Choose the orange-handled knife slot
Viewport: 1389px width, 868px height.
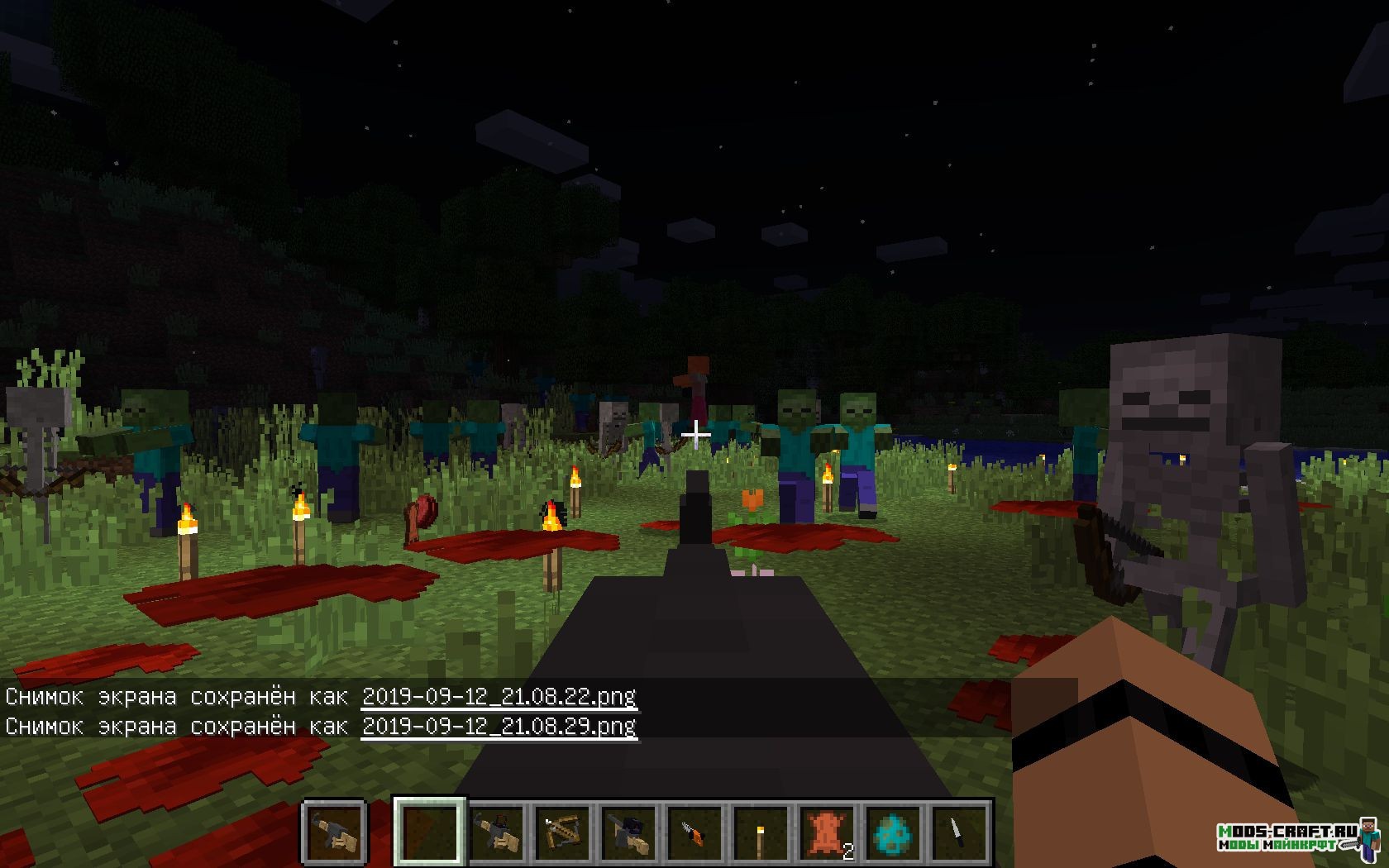694,832
